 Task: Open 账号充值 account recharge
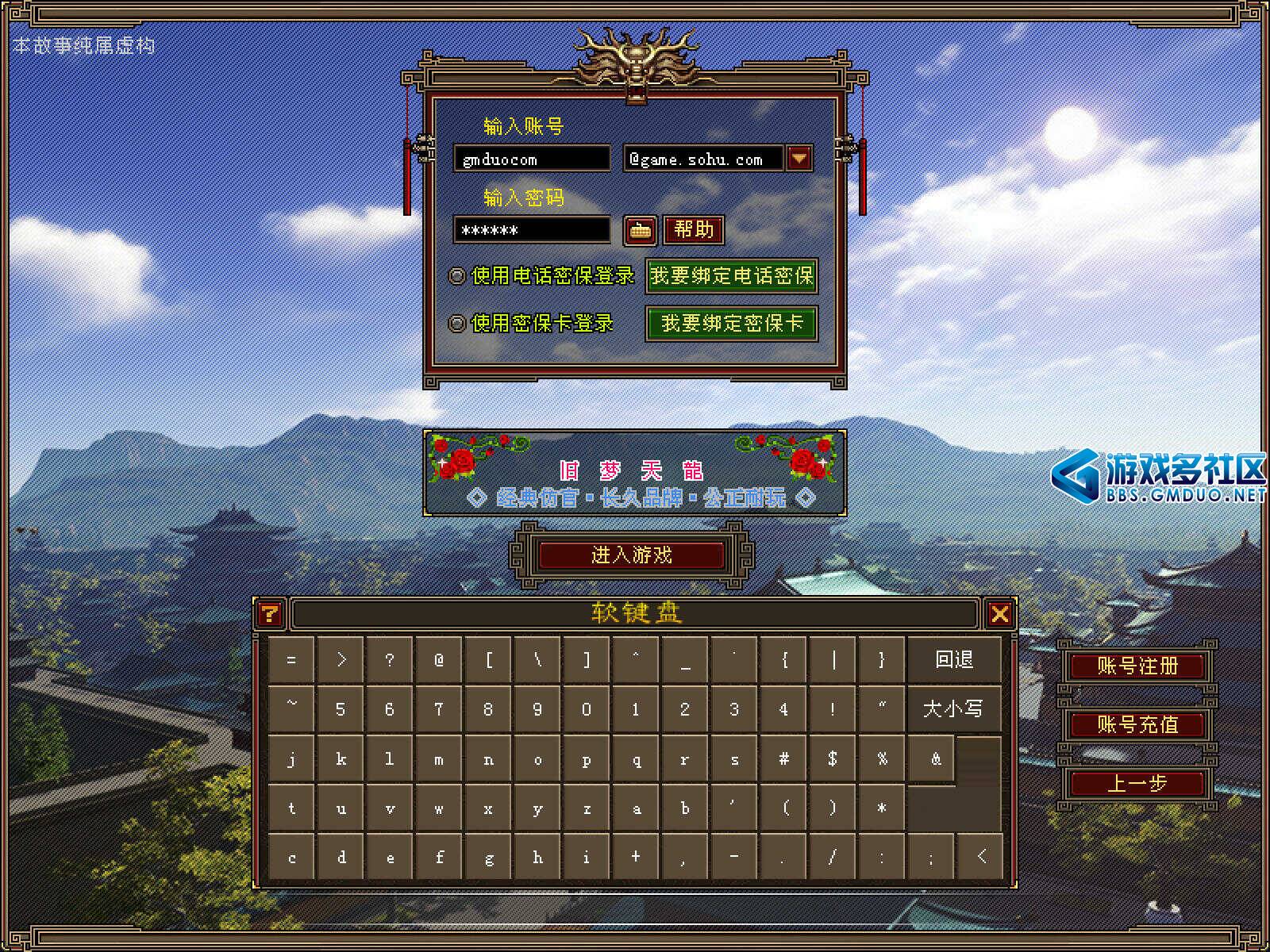(1137, 724)
